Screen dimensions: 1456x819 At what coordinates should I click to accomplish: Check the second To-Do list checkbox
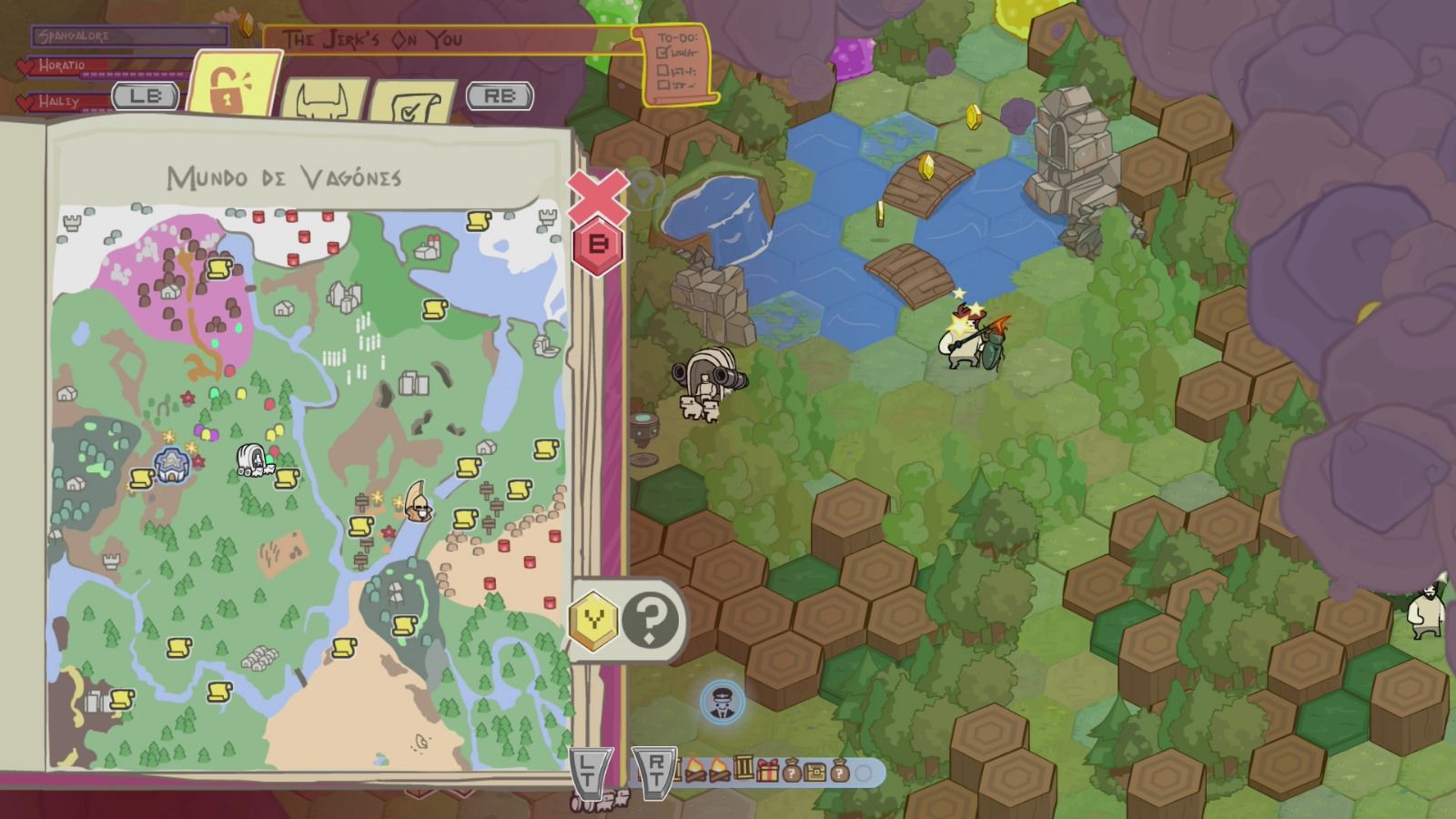662,70
